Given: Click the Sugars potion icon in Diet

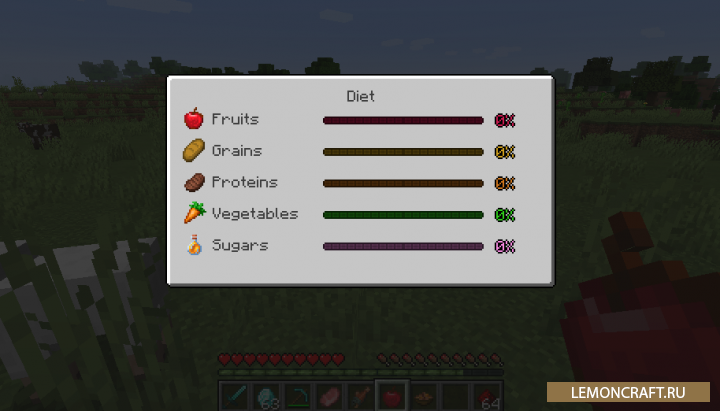Looking at the screenshot, I should 193,246.
